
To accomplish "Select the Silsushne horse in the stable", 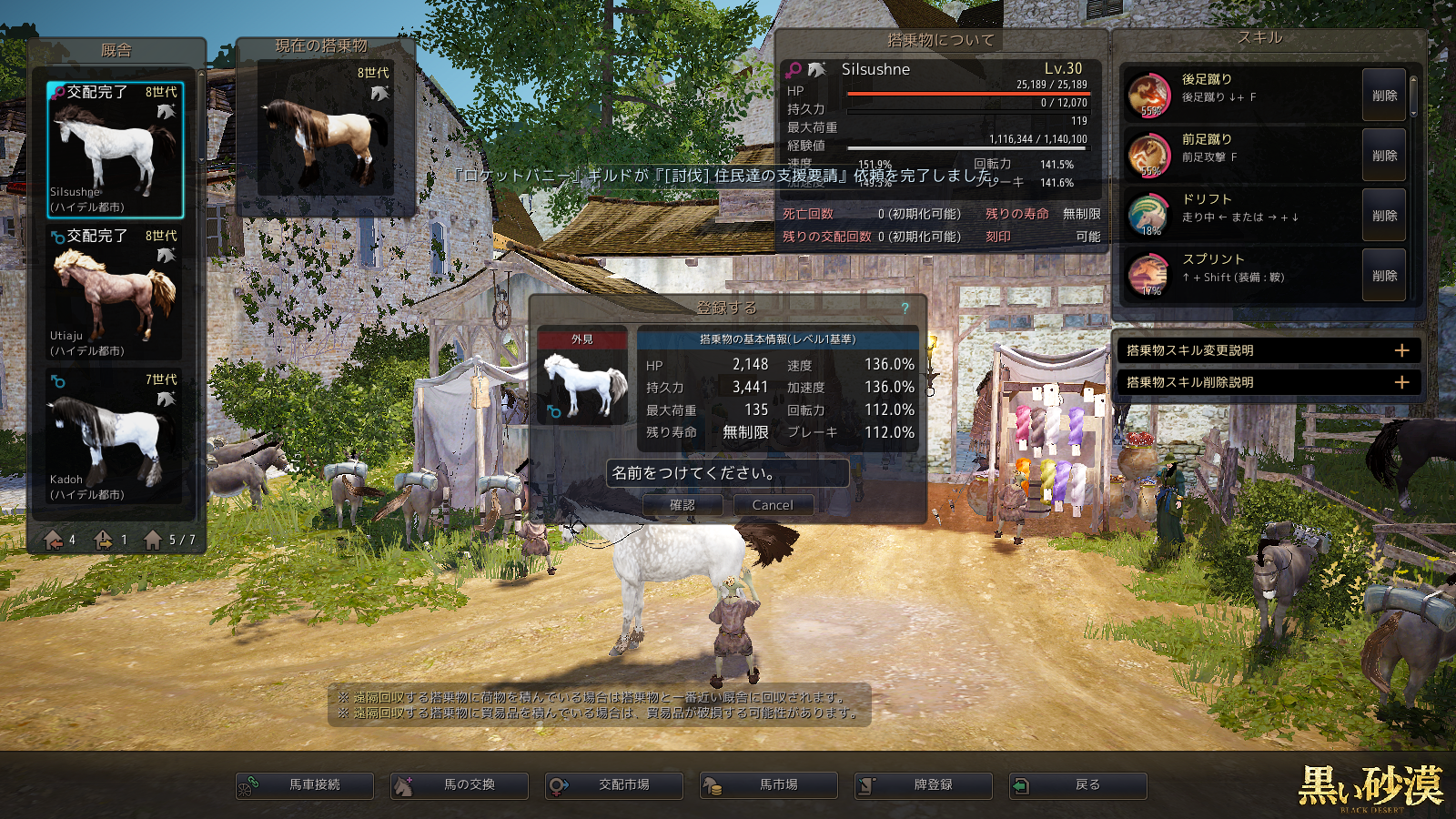I will tap(115, 150).
